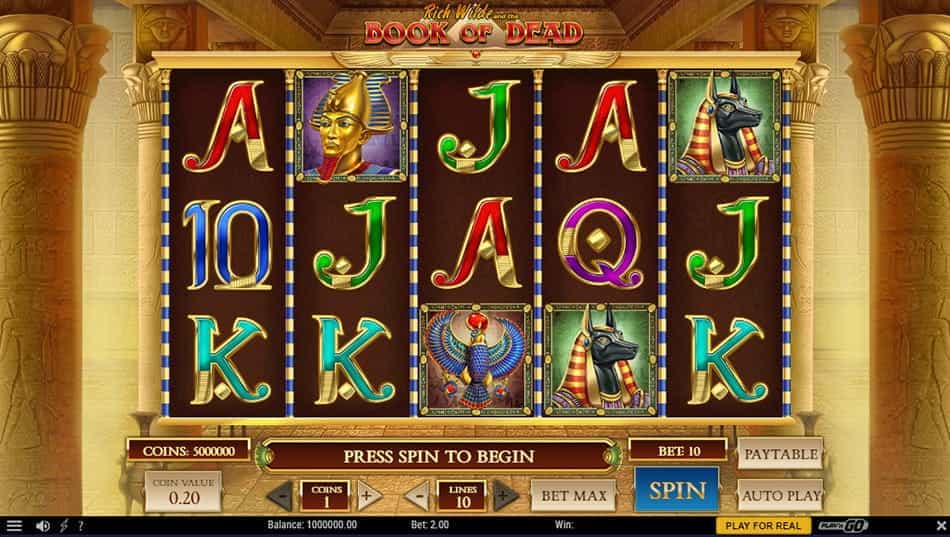Increase the number of lines

pos(506,495)
